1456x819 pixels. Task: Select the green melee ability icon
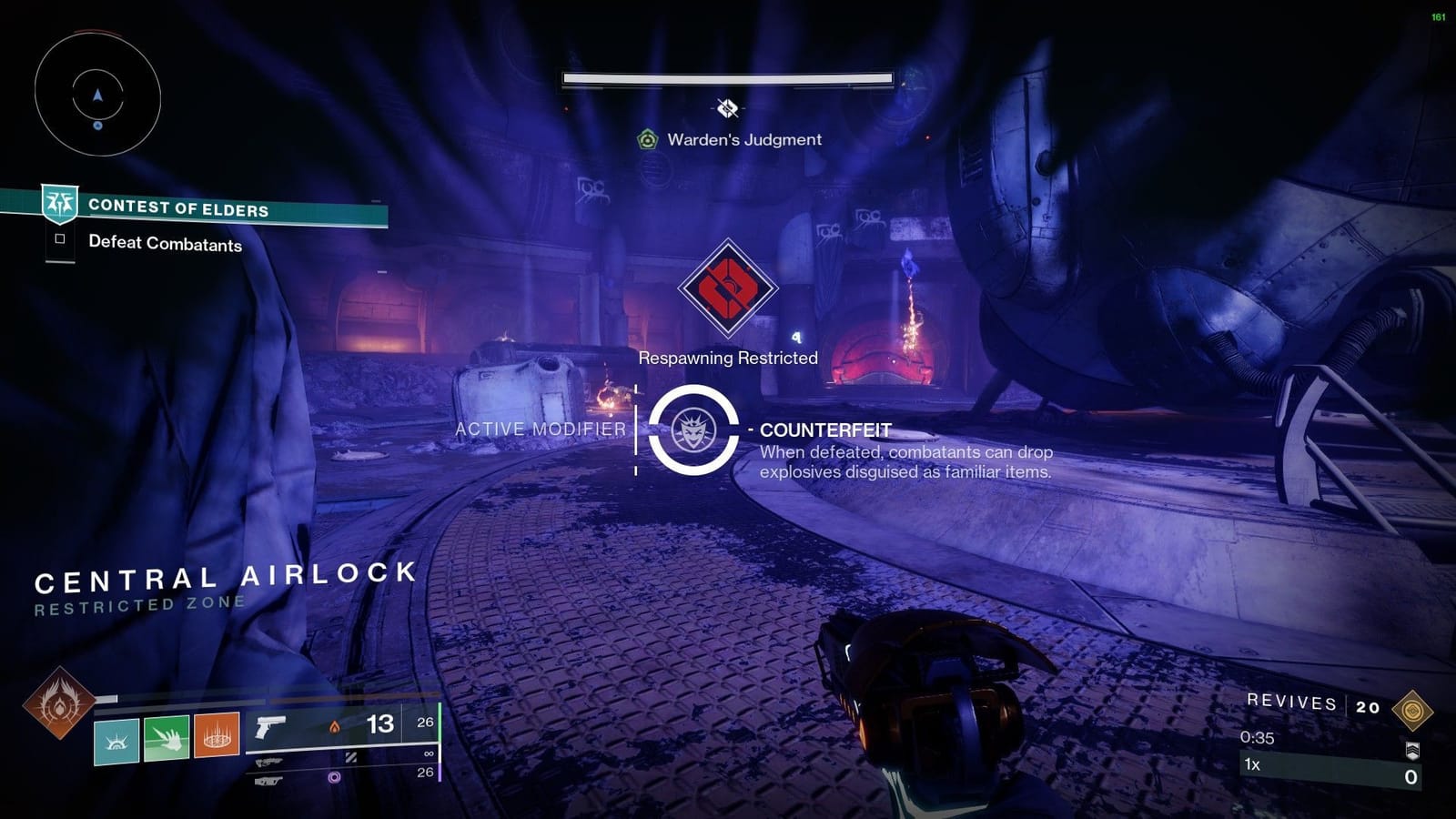168,739
